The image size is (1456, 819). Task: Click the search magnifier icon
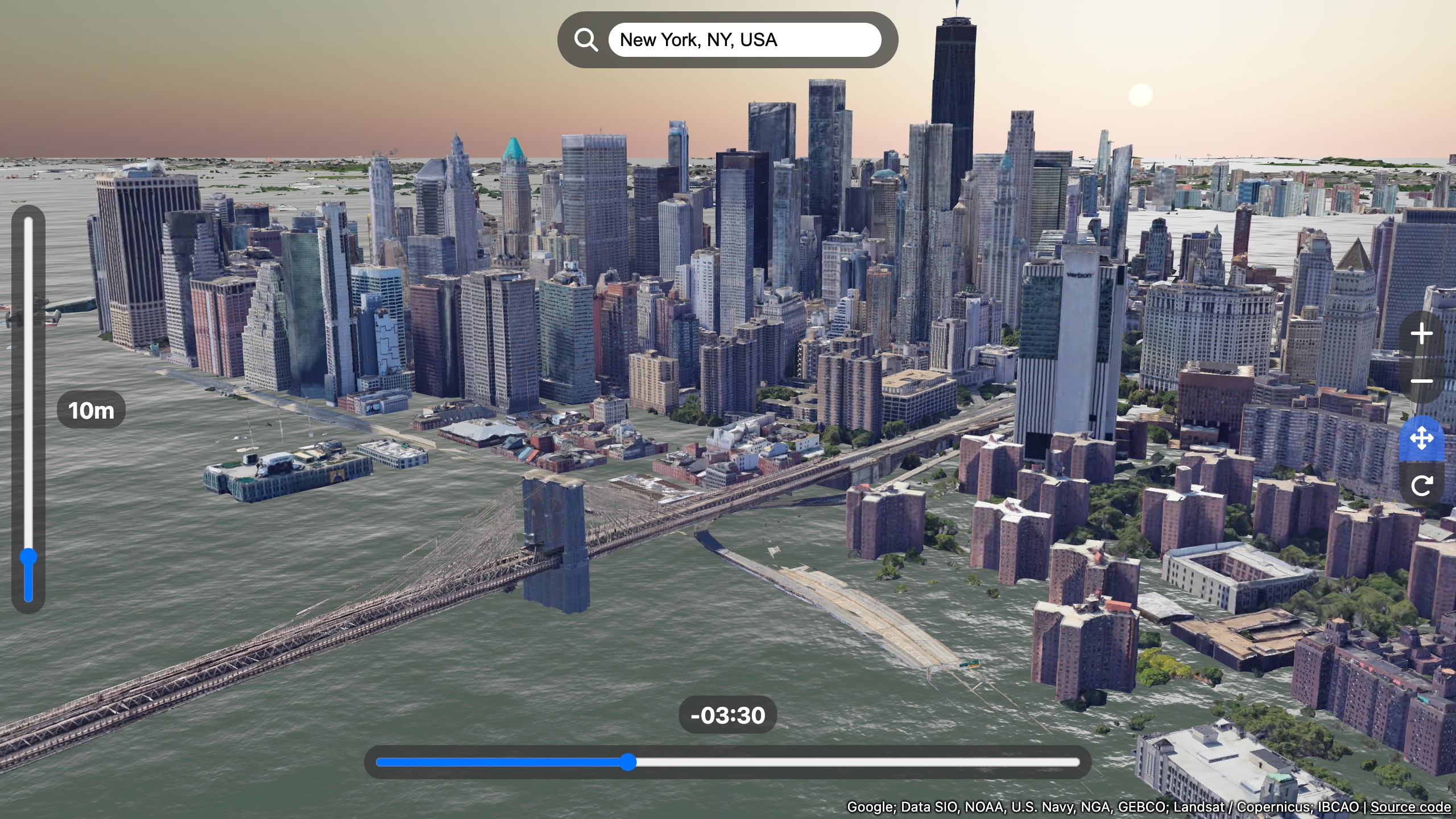click(586, 39)
